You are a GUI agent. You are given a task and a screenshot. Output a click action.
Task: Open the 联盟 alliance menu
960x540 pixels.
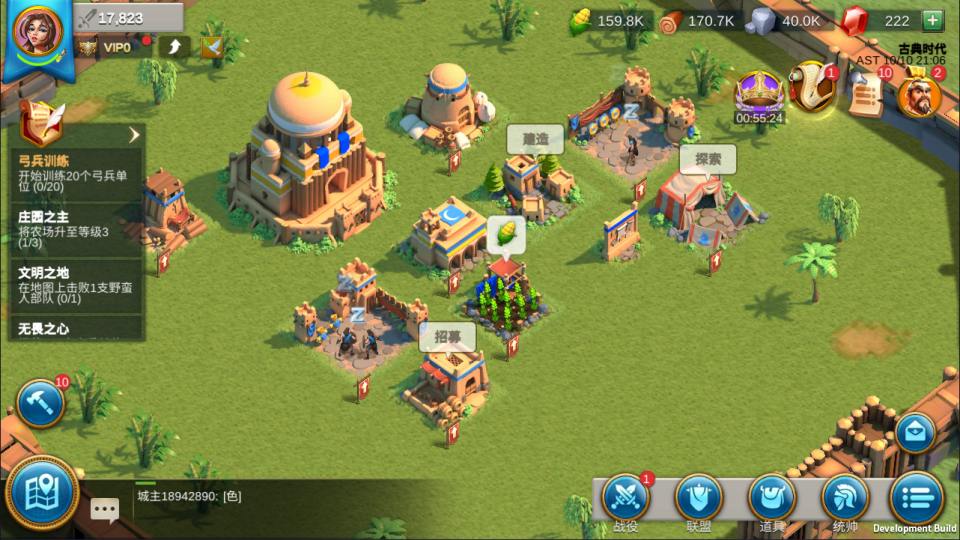pos(699,501)
